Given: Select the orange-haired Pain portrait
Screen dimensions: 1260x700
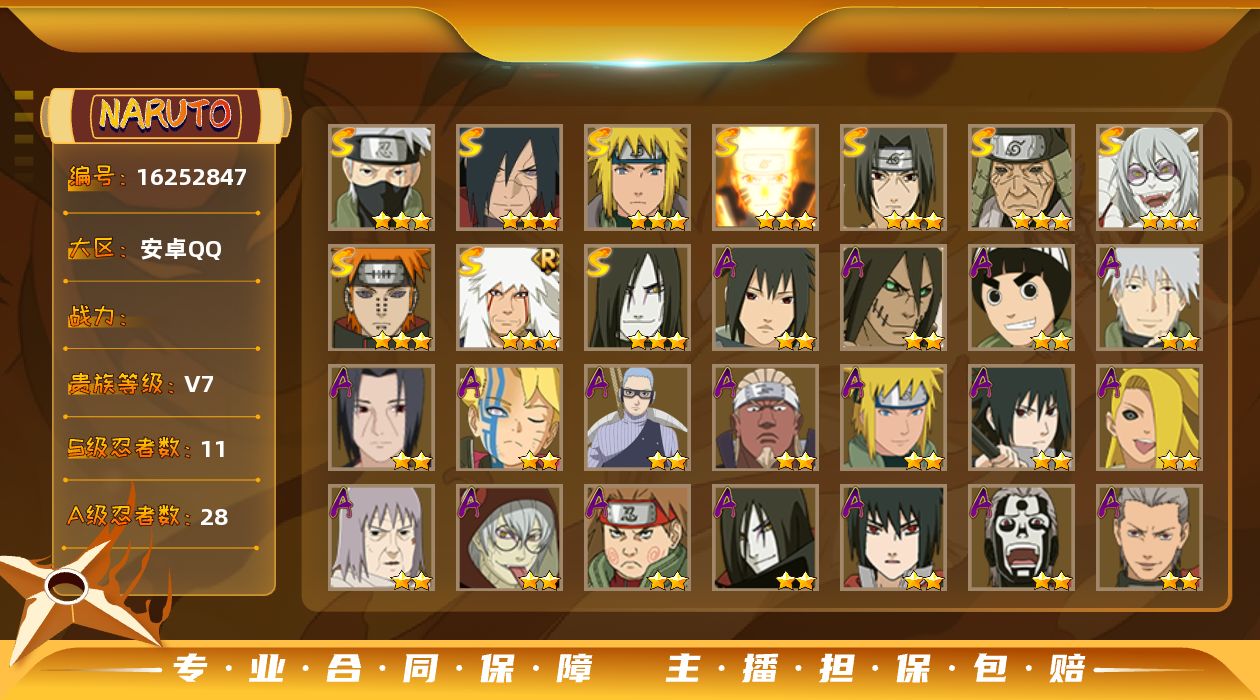Looking at the screenshot, I should point(382,298).
